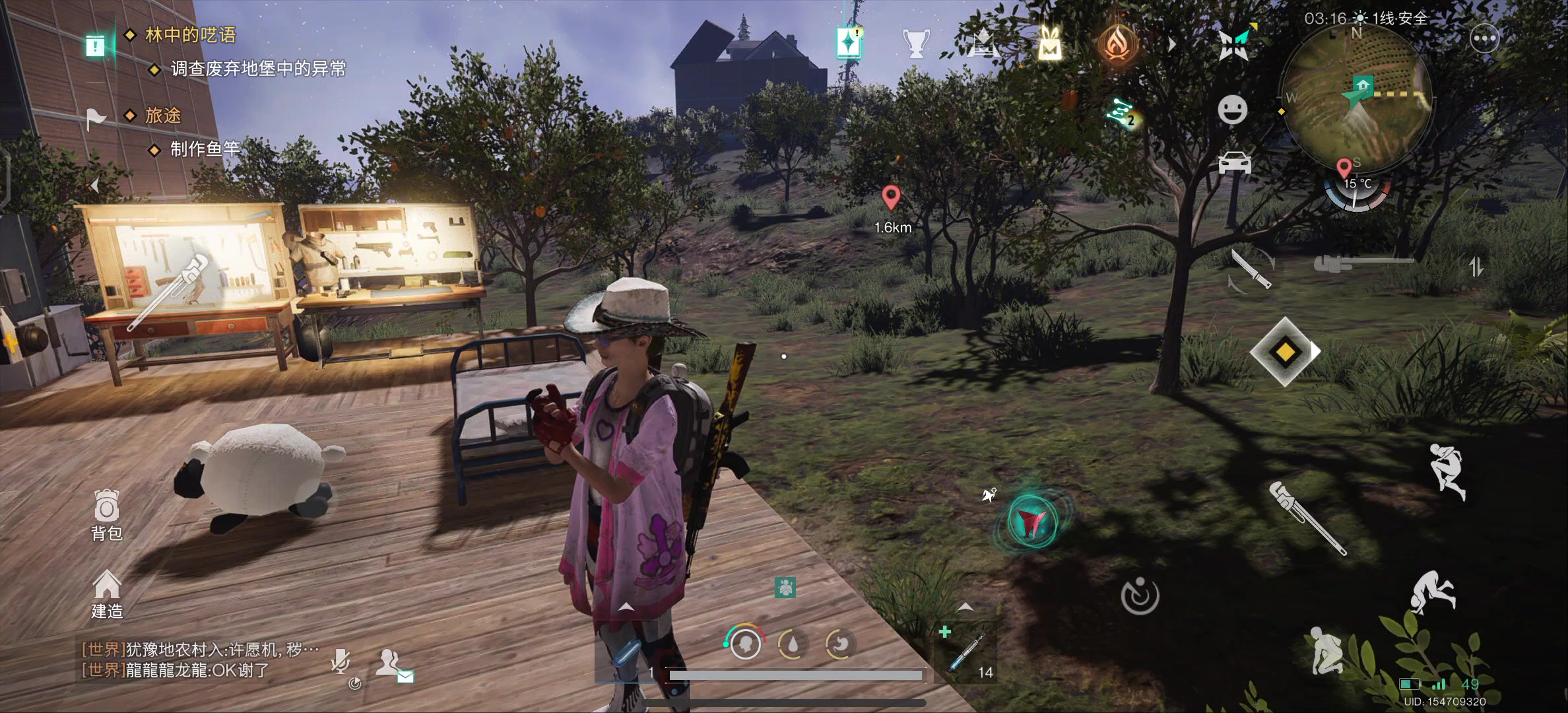Viewport: 1568px width, 713px height.
Task: Tap the pipe wrench attack button
Action: pyautogui.click(x=1307, y=518)
